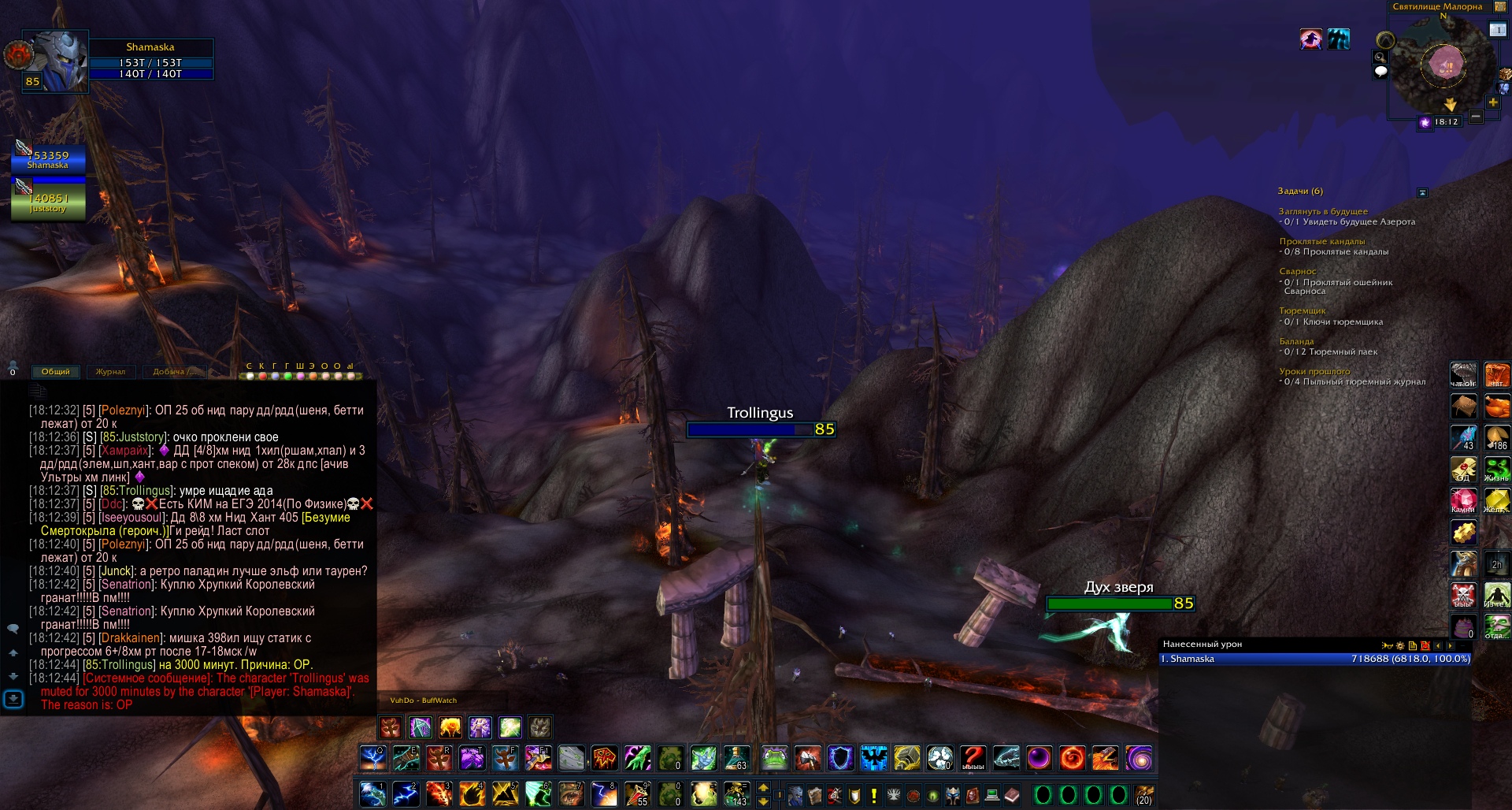
Task: Collapse the Задачи quest tracker
Action: [1422, 192]
